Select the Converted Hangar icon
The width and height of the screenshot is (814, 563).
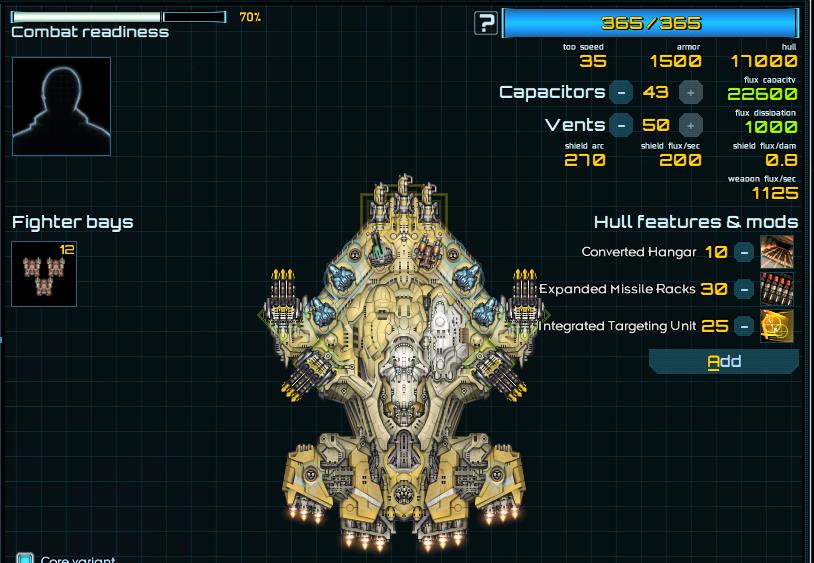777,252
